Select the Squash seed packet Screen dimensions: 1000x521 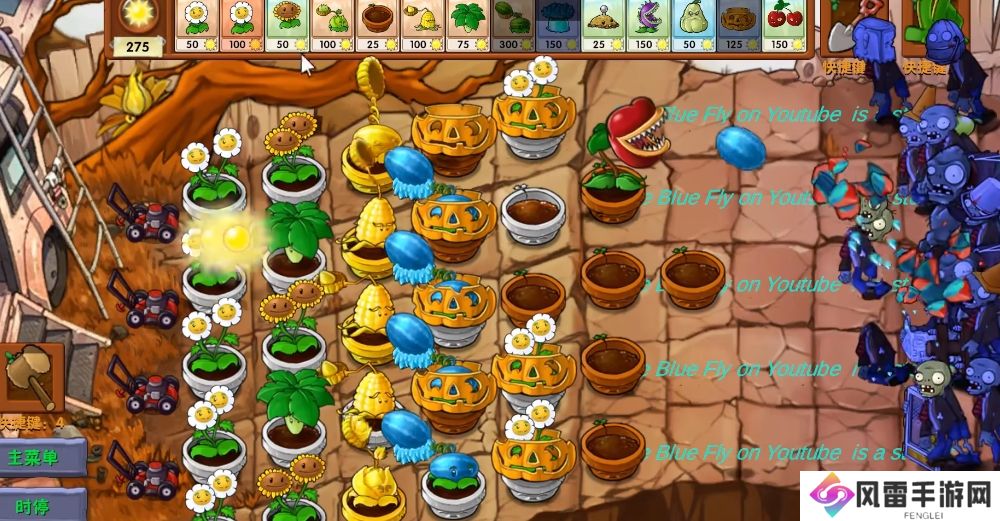coord(691,25)
